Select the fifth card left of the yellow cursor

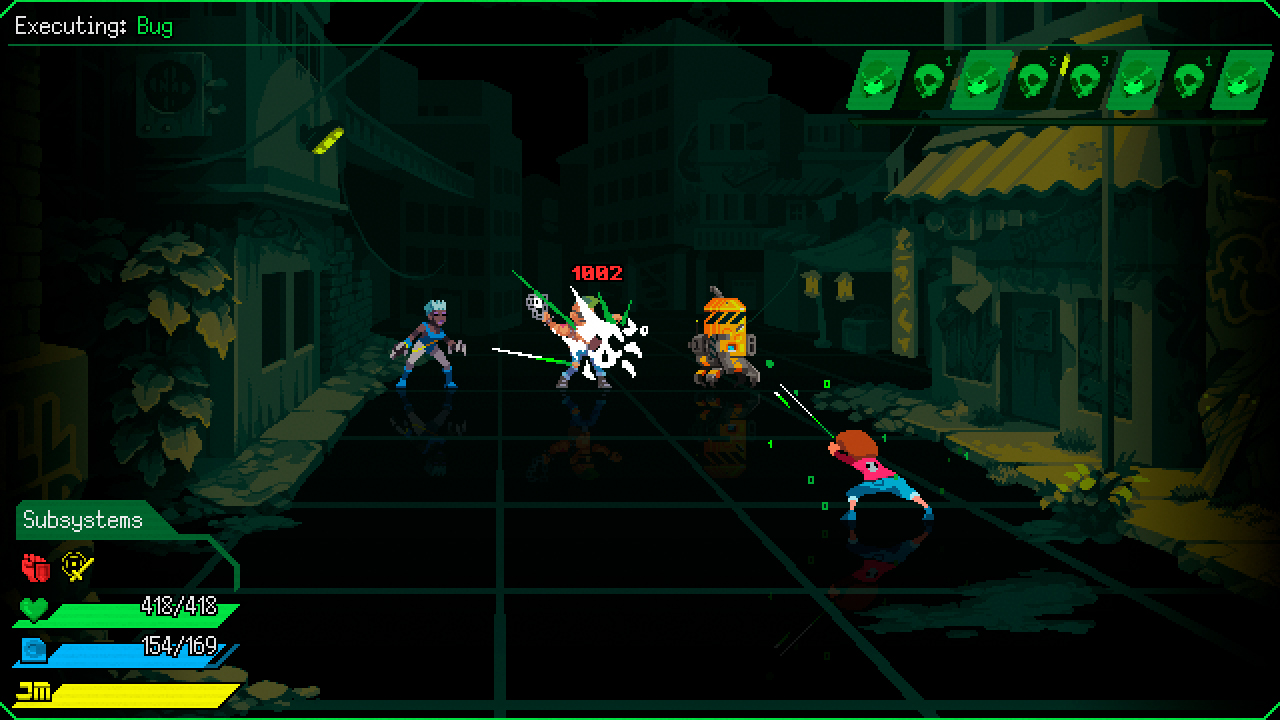[x=876, y=80]
